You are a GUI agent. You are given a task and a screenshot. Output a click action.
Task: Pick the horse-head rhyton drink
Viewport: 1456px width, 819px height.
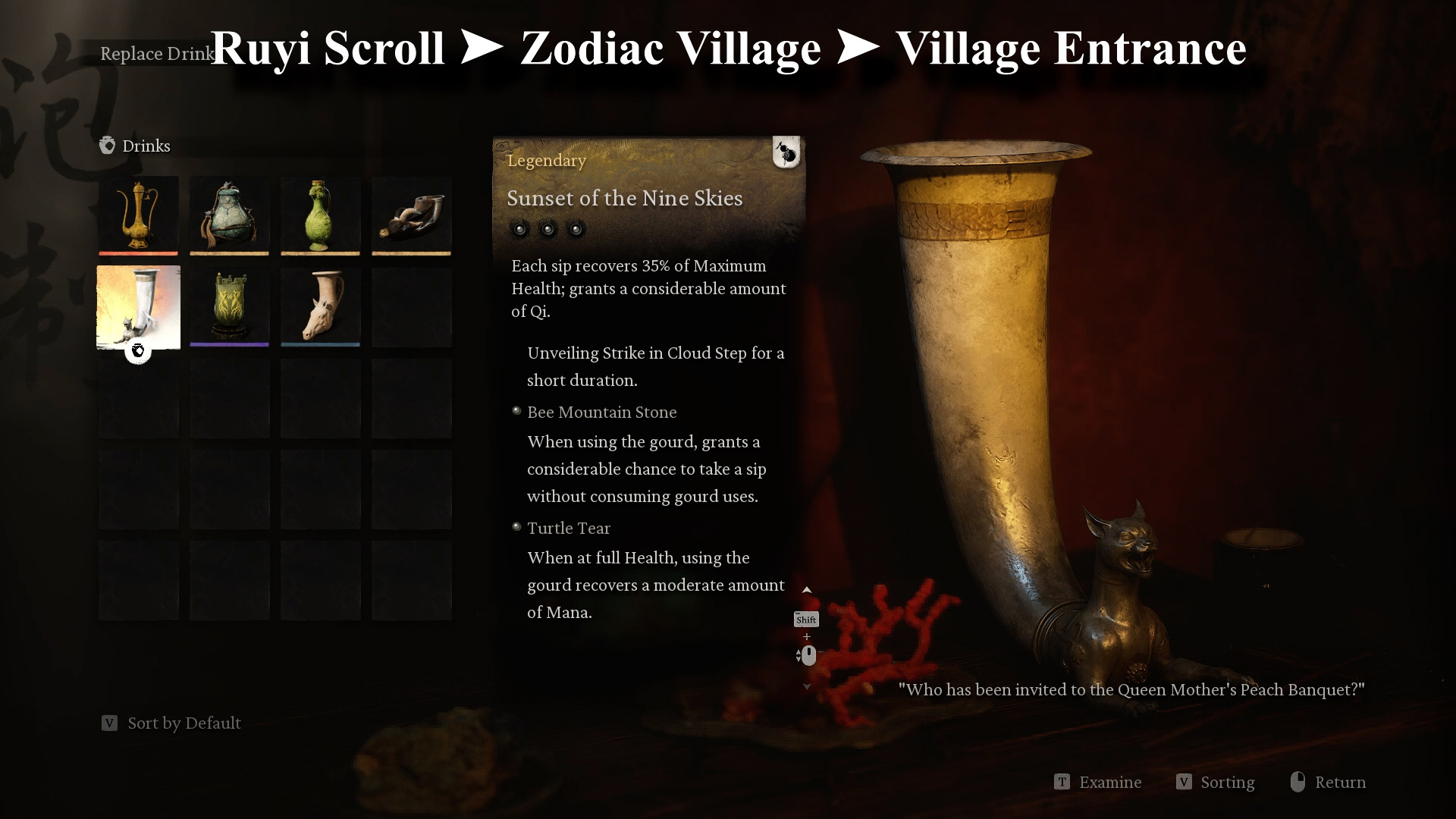320,307
